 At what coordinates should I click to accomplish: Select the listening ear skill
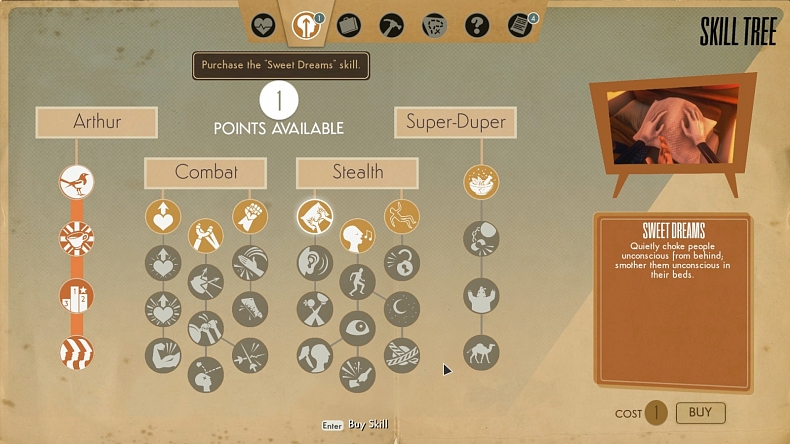[315, 262]
